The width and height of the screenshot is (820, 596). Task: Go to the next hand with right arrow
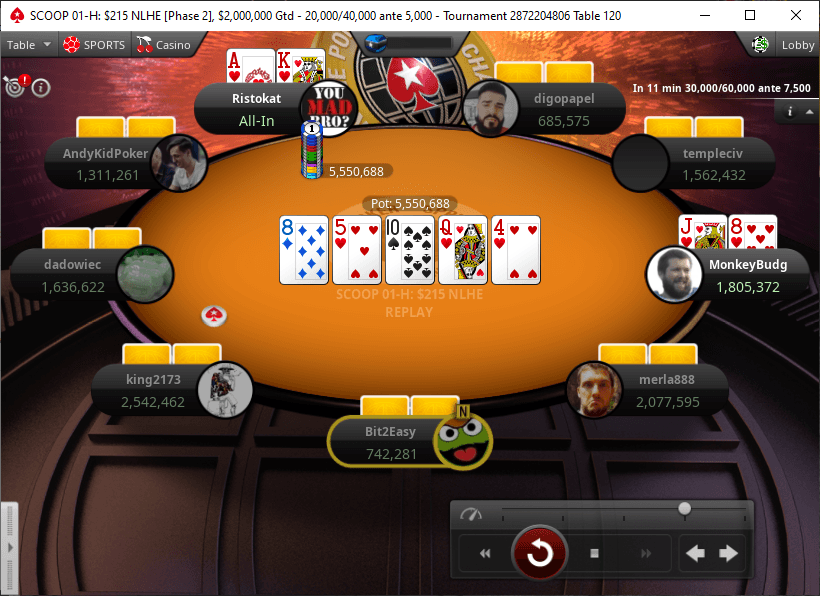[x=729, y=553]
